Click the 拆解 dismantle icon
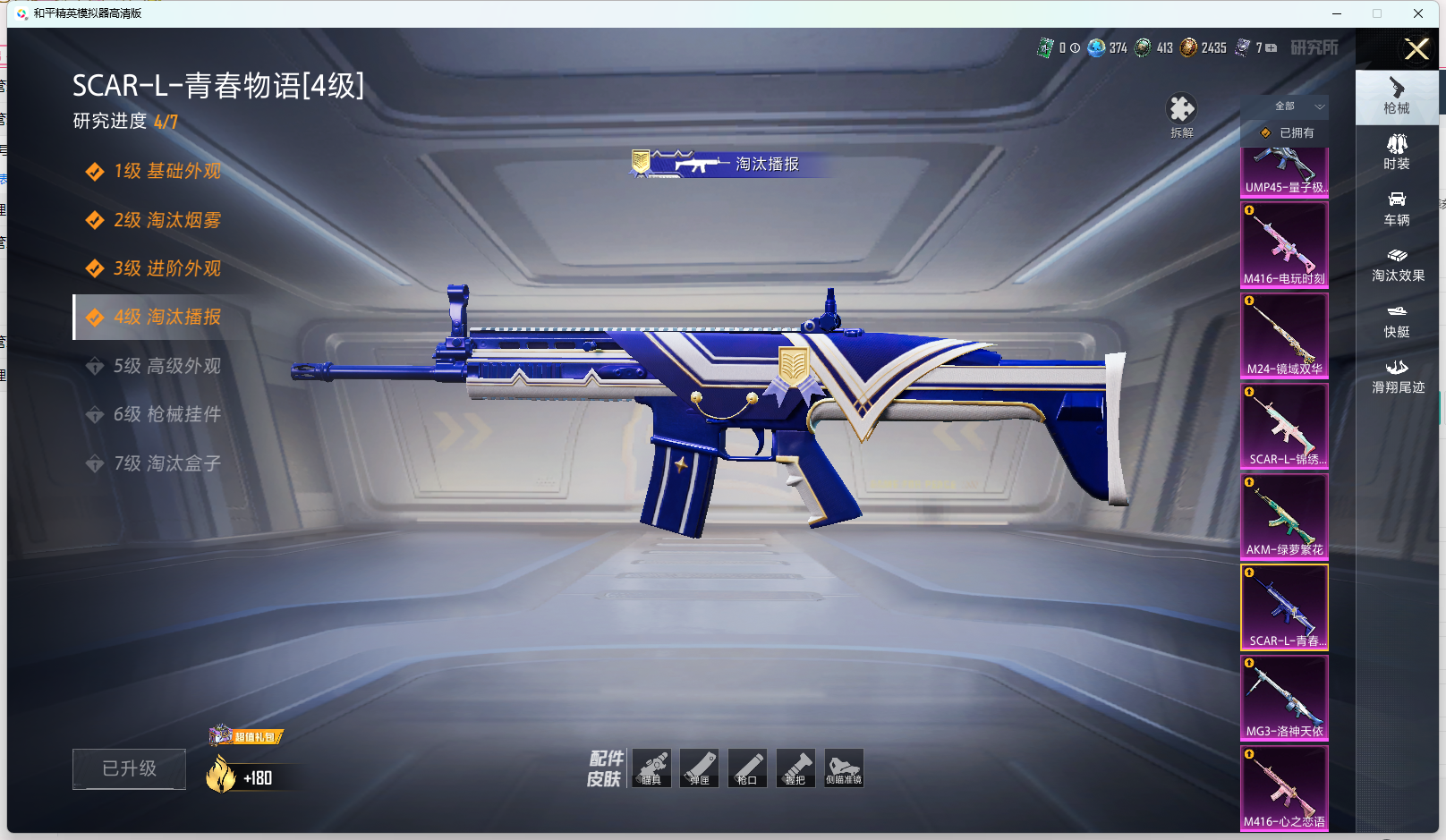The height and width of the screenshot is (840, 1446). (x=1181, y=115)
